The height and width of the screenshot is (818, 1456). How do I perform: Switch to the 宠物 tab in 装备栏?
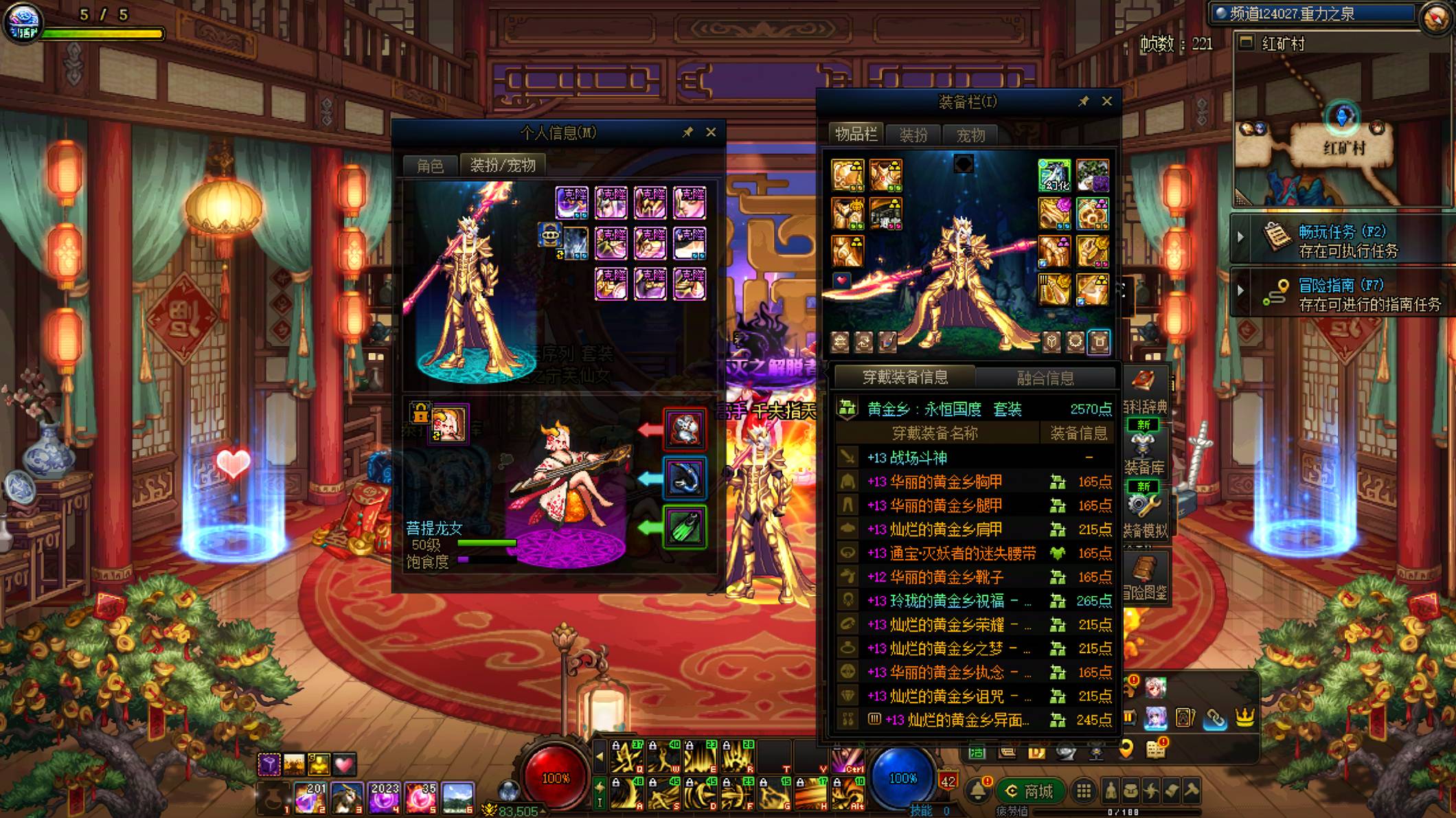click(970, 135)
